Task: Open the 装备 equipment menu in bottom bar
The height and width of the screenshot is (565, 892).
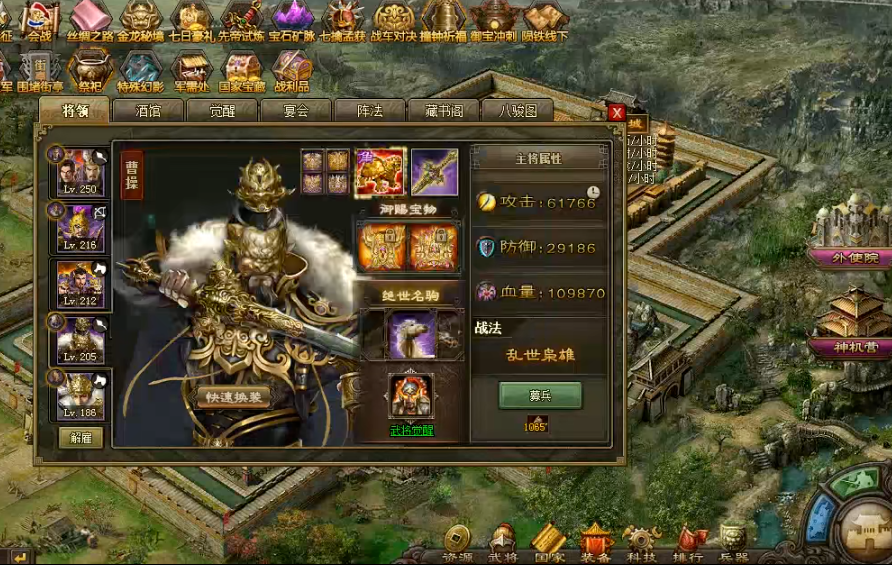Action: pos(597,545)
